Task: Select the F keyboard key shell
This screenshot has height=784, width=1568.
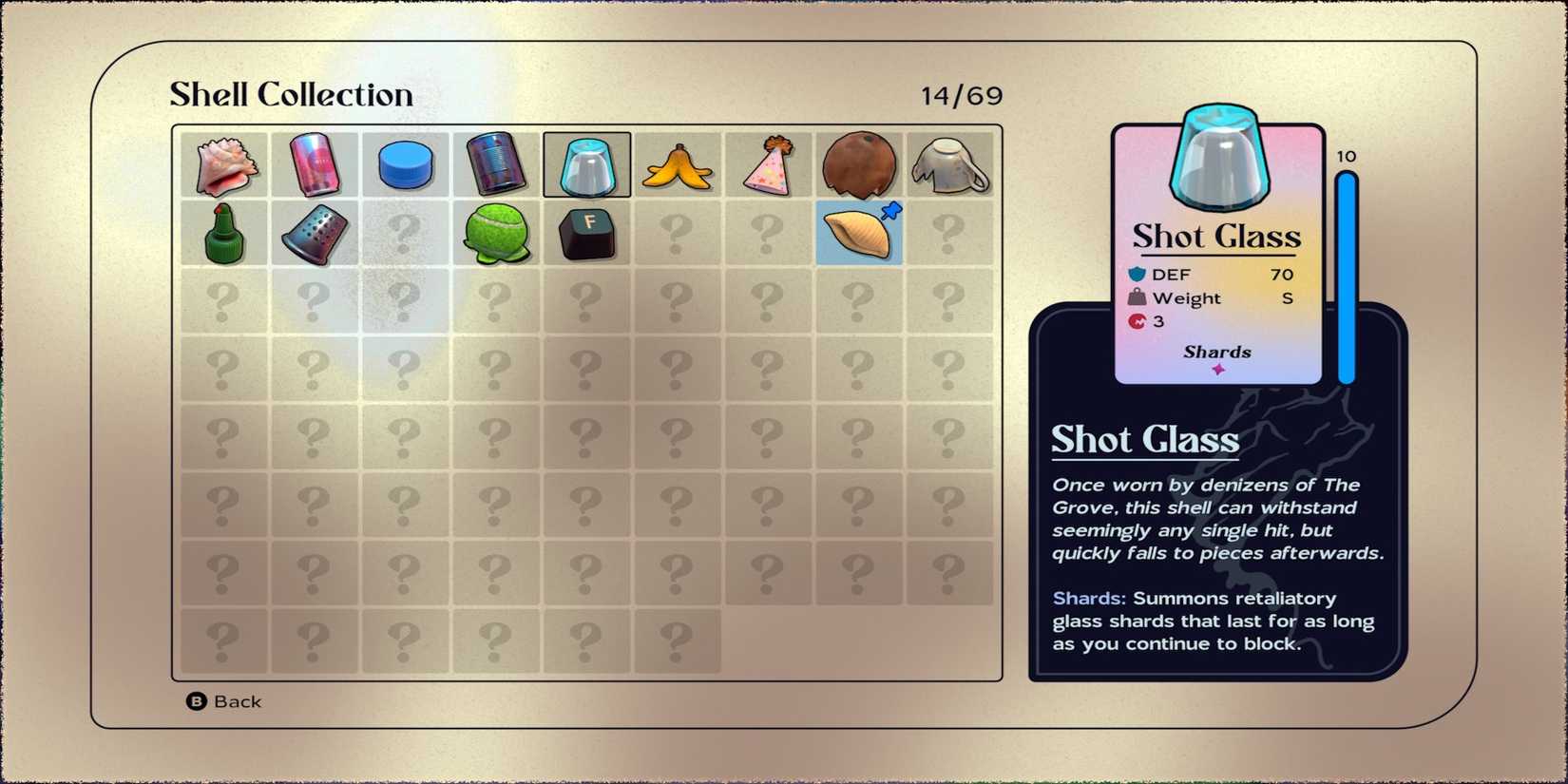Action: coord(587,233)
